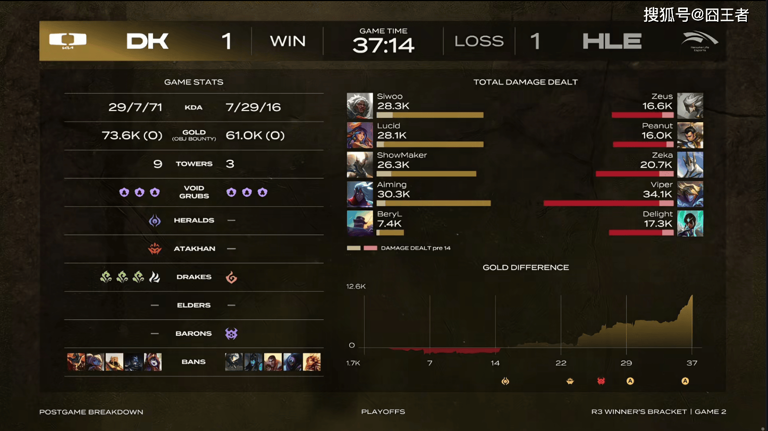The image size is (768, 431).
Task: Click ShowMaker's champion portrait
Action: [360, 164]
